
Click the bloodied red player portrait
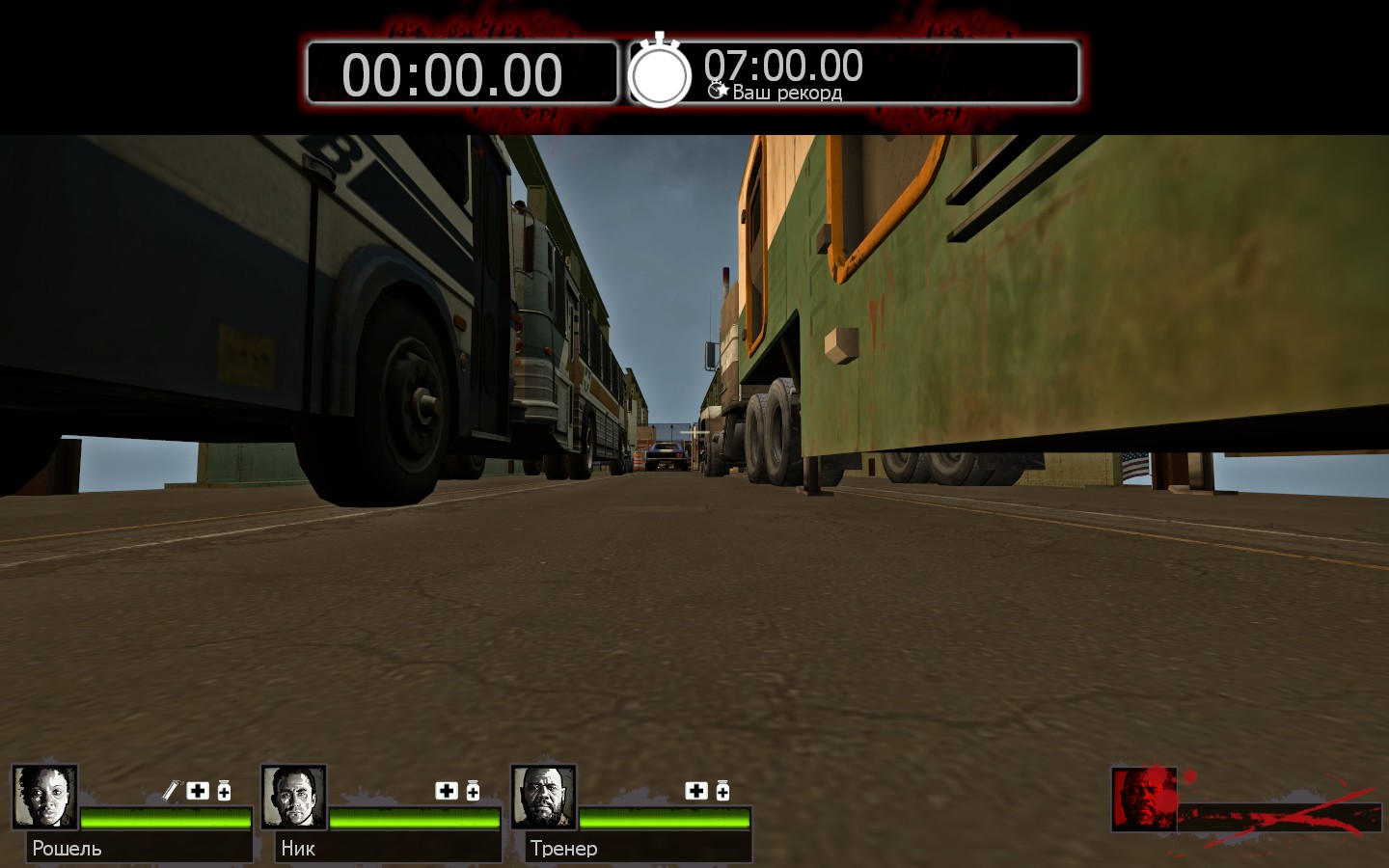tap(1144, 798)
